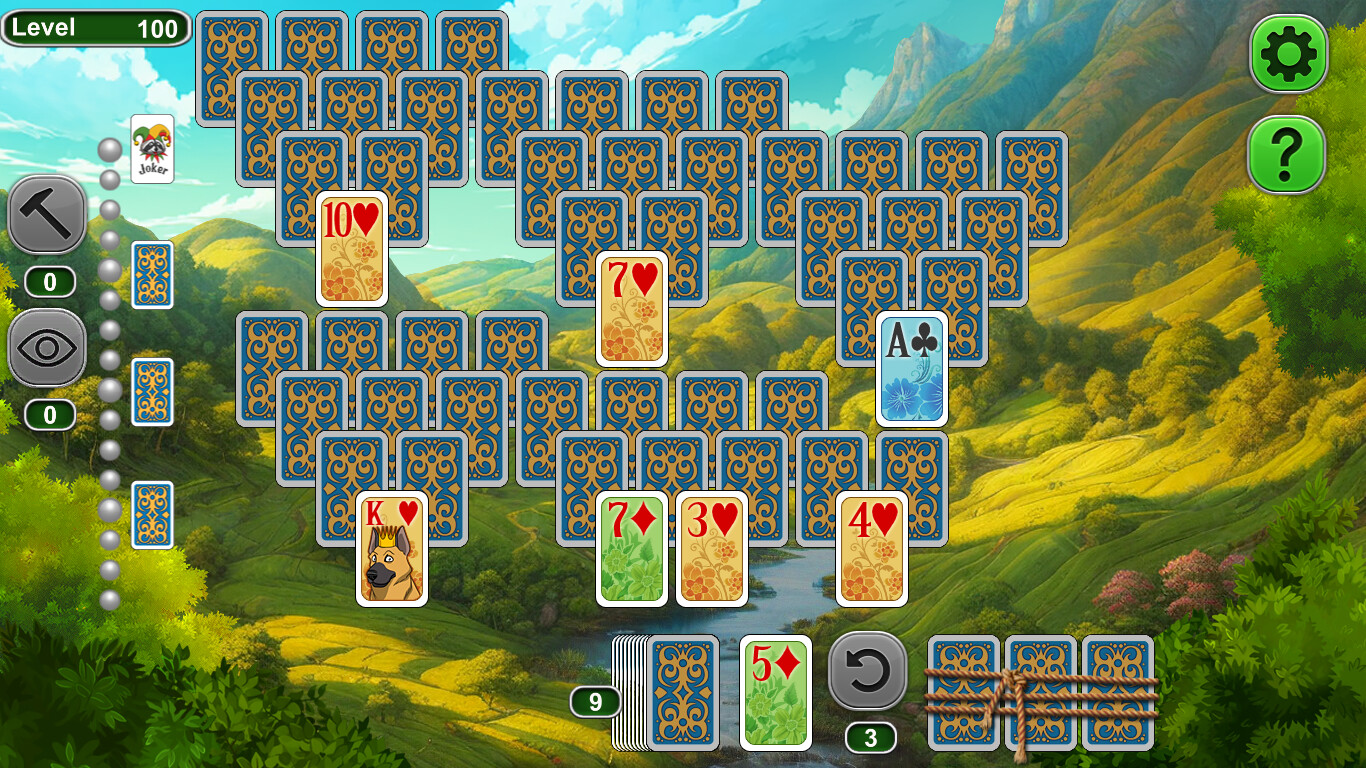
Task: Select a face-down card on the left sidebar
Action: click(152, 274)
